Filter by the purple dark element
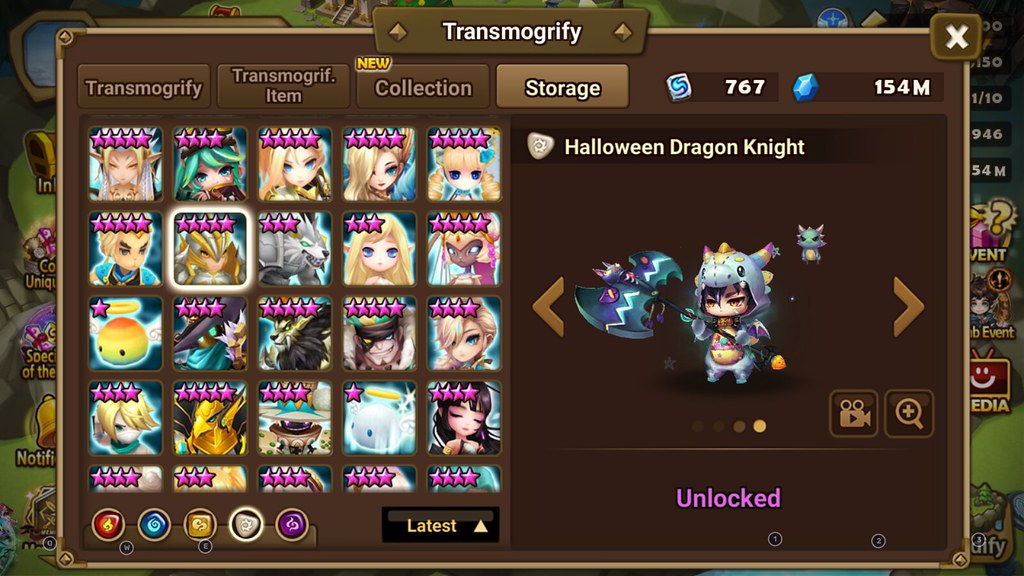This screenshot has width=1024, height=576. click(x=292, y=524)
